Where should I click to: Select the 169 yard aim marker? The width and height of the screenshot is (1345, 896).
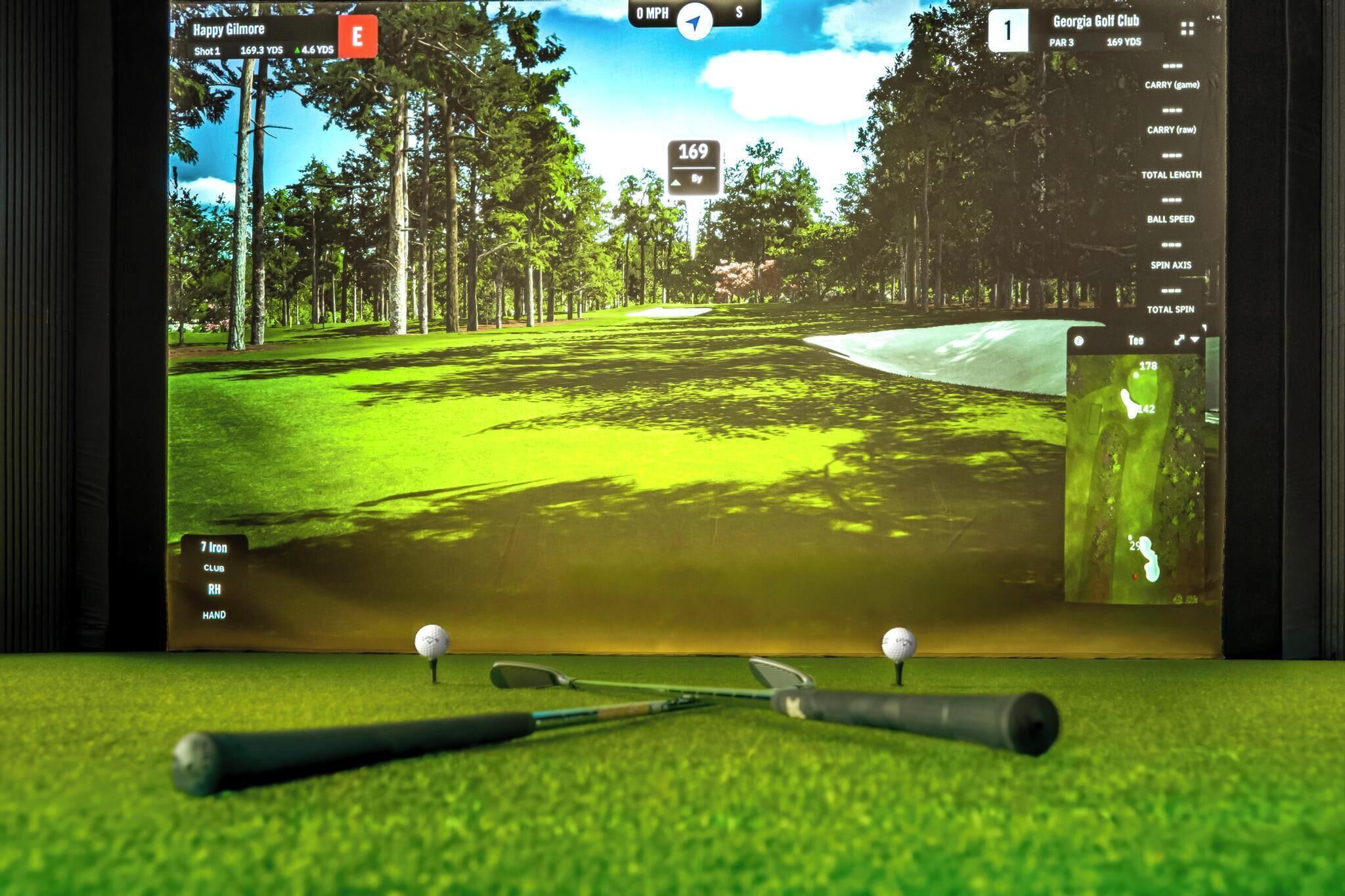point(694,168)
